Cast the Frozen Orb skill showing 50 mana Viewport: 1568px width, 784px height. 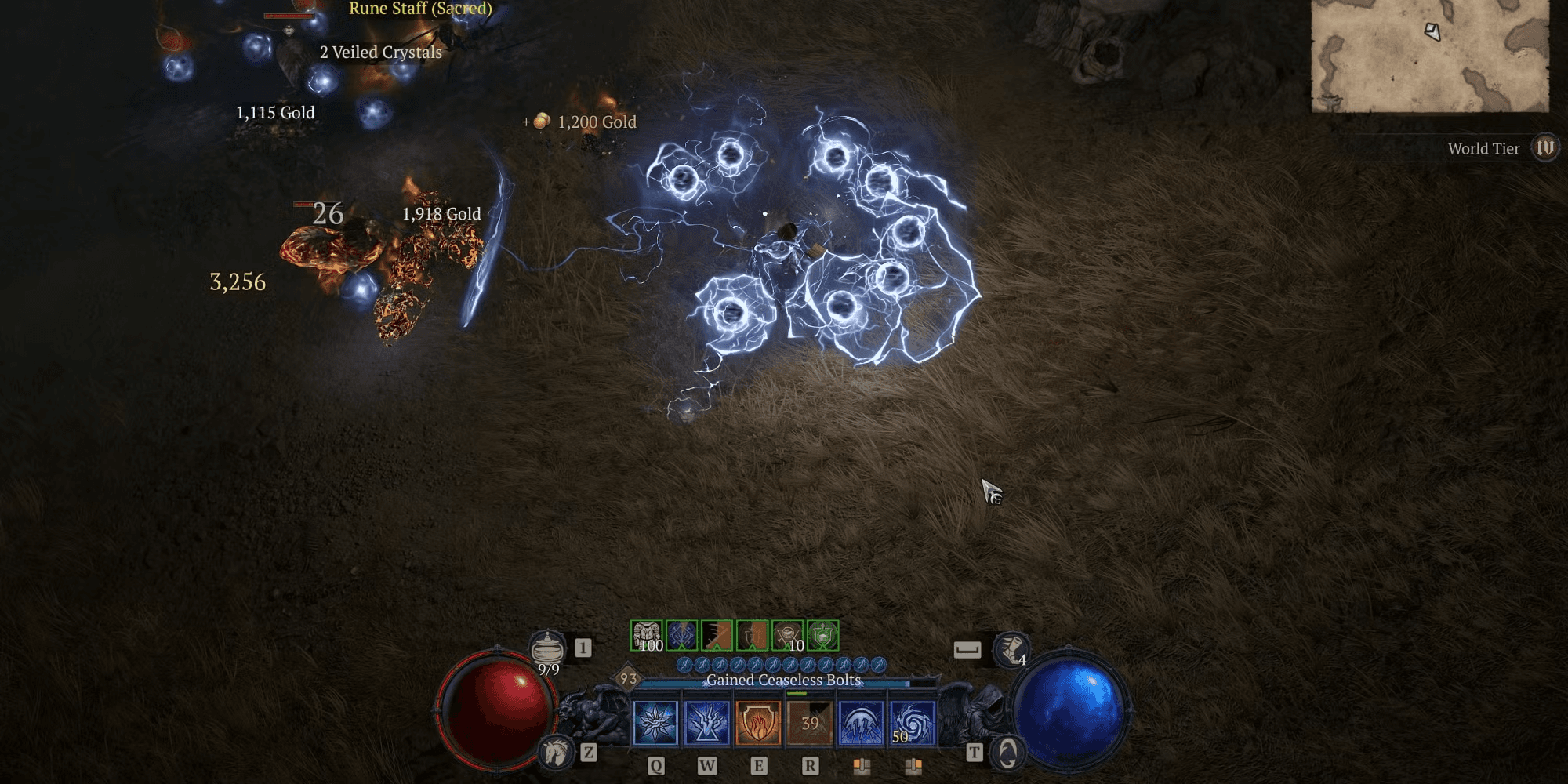point(912,722)
